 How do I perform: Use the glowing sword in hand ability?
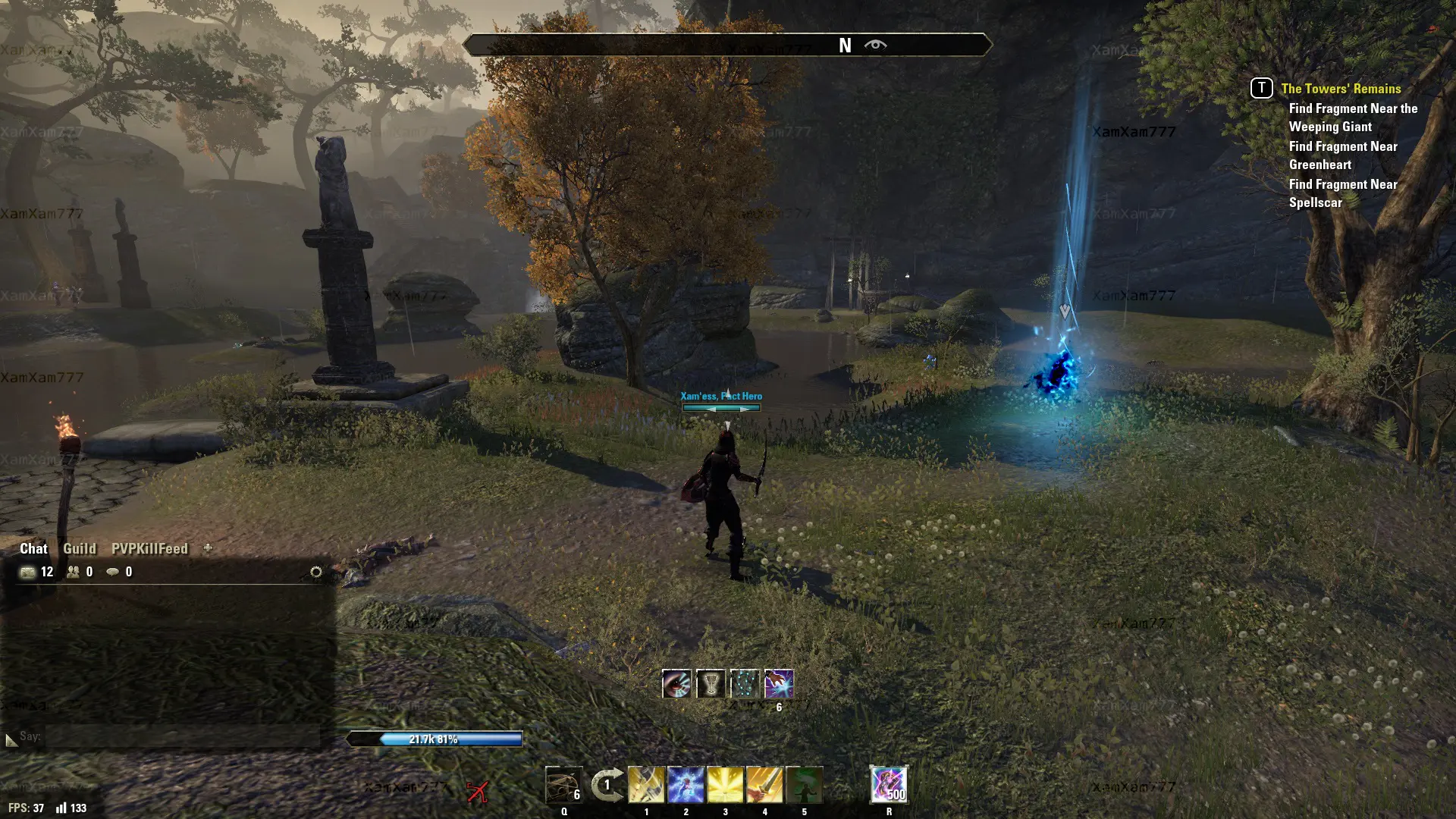764,785
